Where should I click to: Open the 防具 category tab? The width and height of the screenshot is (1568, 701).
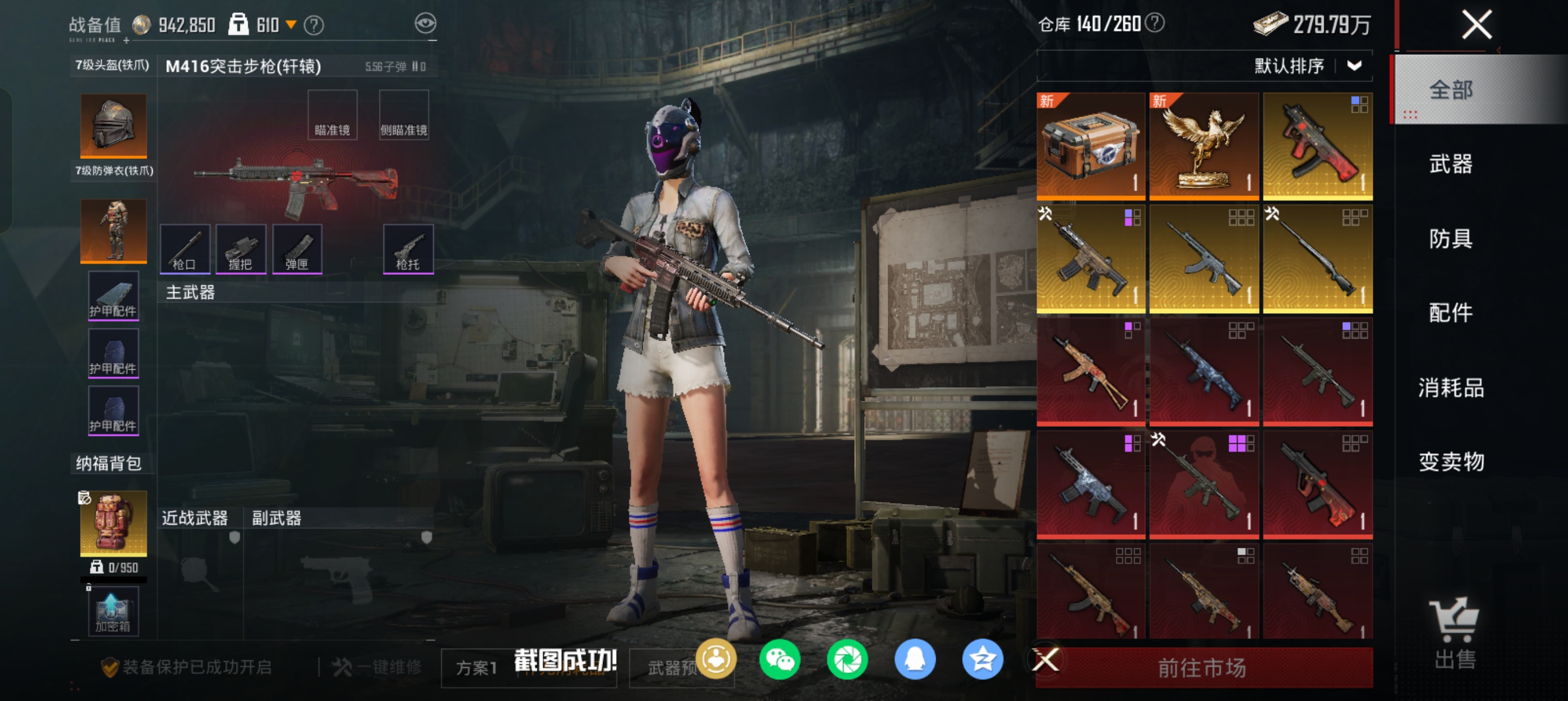click(1450, 239)
